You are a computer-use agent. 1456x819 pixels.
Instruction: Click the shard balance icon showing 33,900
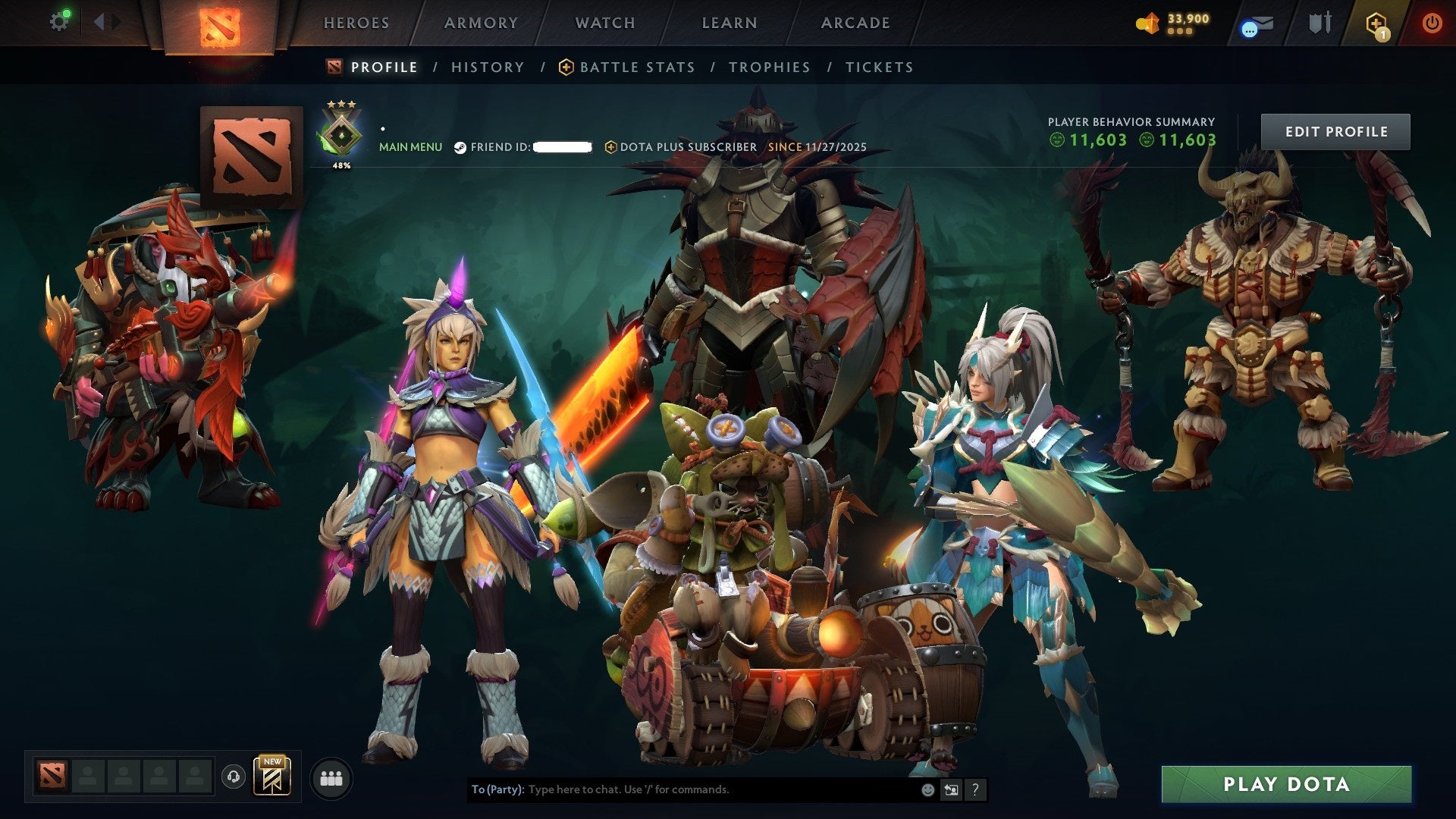click(1147, 24)
